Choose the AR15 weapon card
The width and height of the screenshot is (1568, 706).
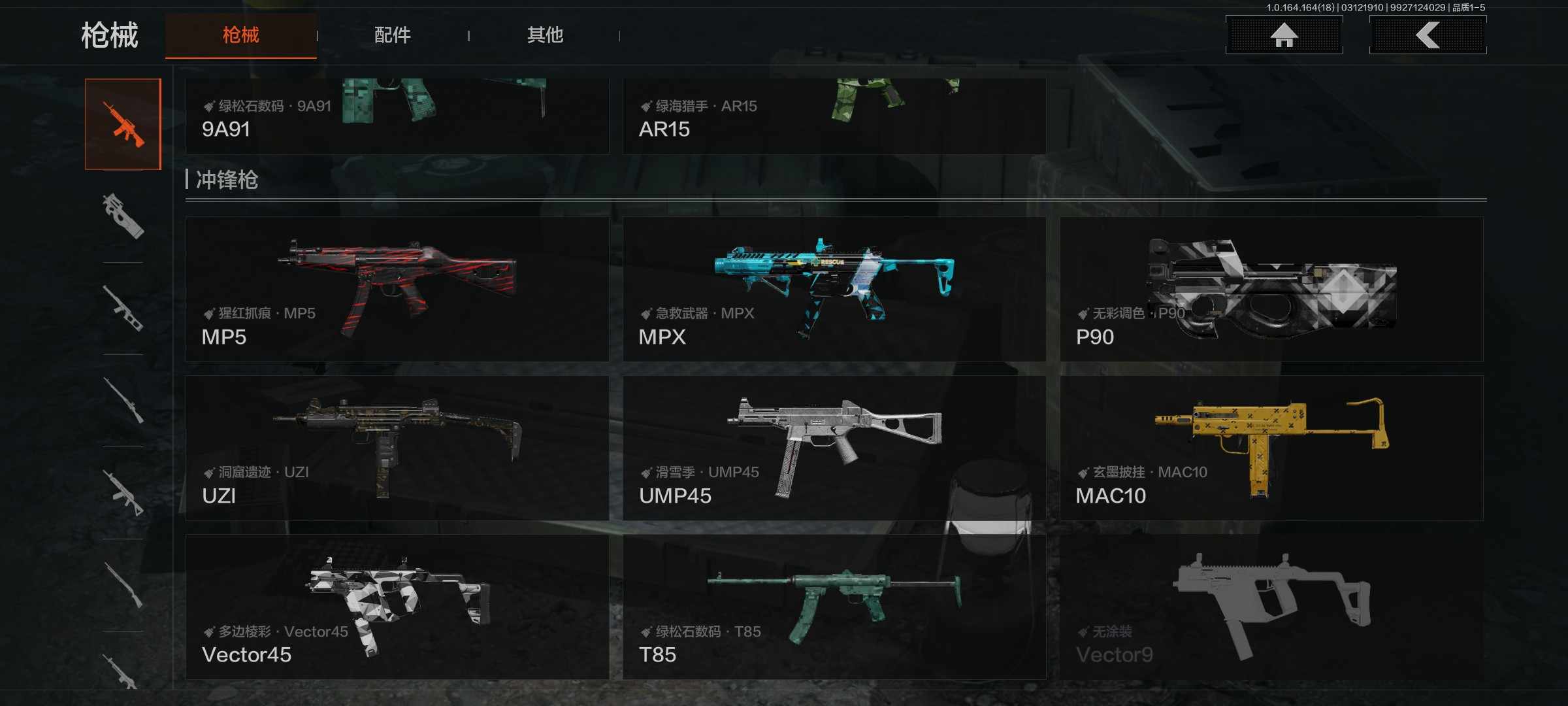[834, 116]
